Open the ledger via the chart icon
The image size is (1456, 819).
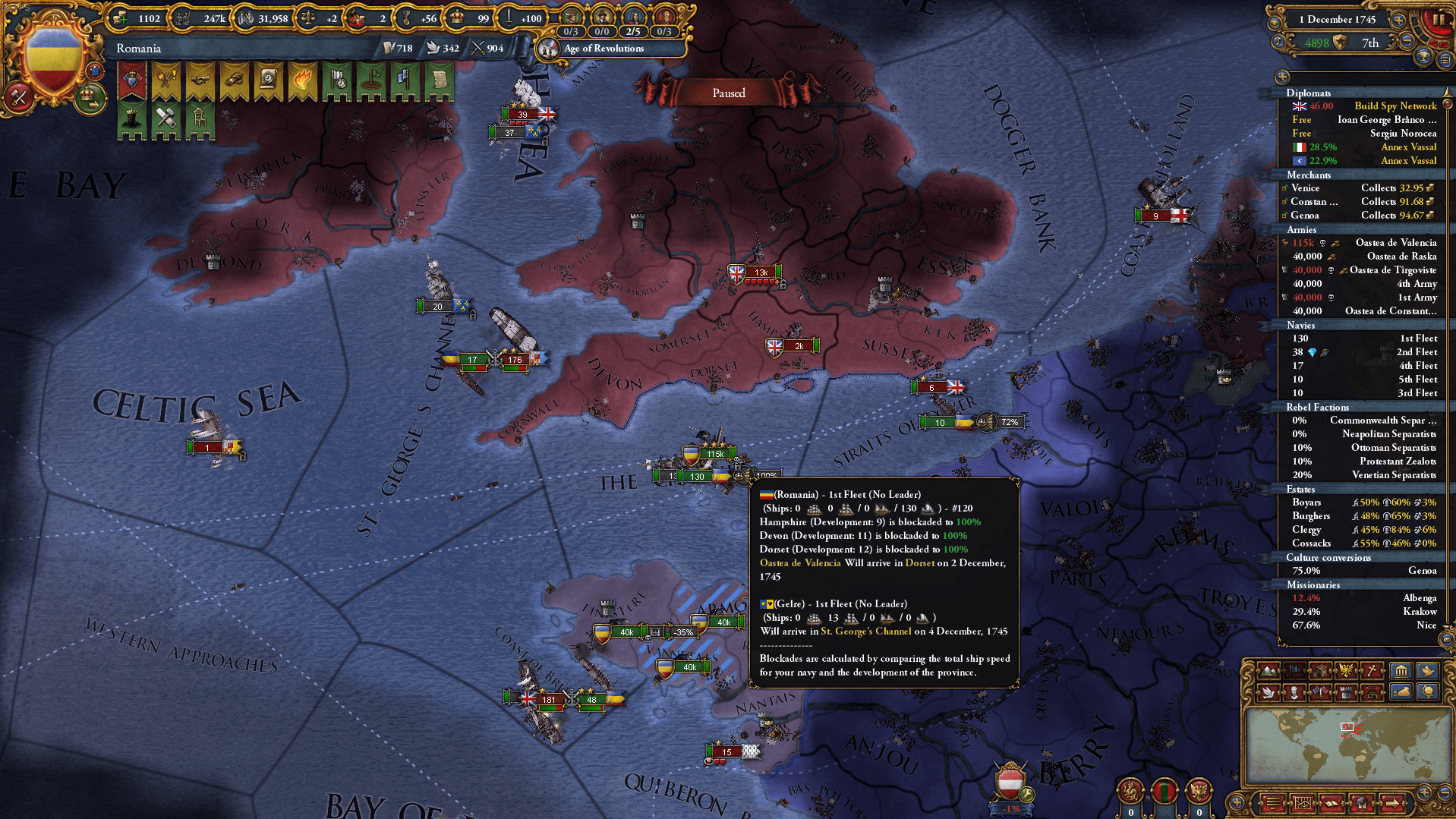(x=1303, y=804)
